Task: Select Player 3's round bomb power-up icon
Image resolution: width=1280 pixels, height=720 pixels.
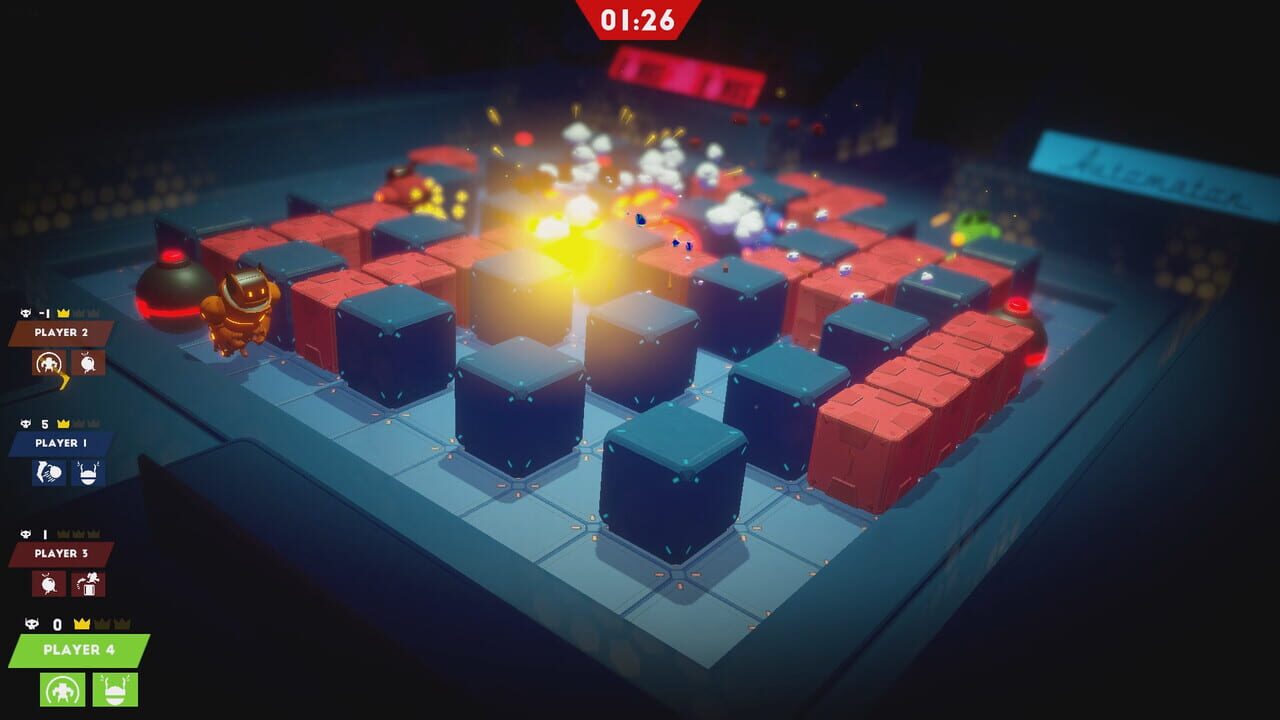Action: pos(48,583)
